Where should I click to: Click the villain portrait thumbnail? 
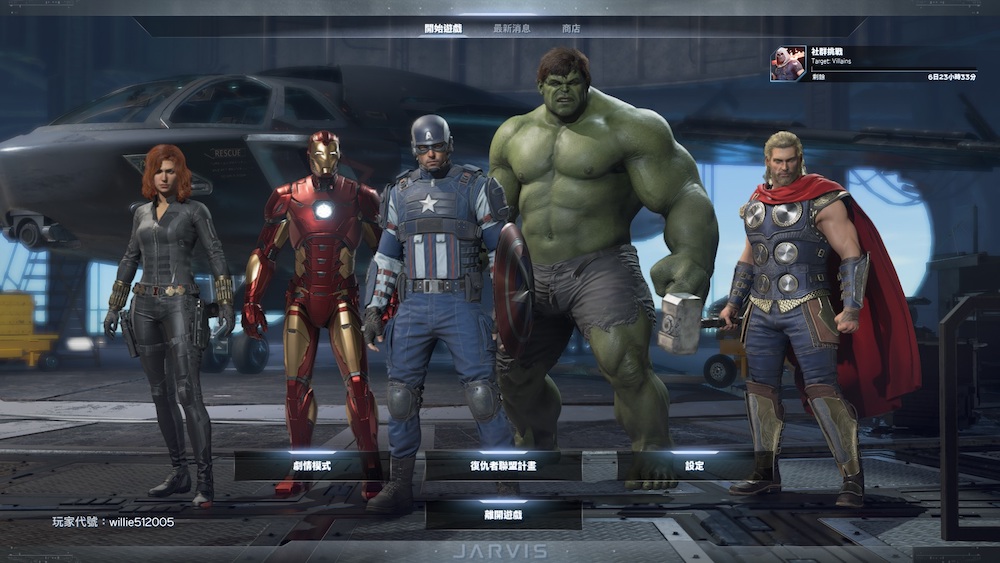787,63
